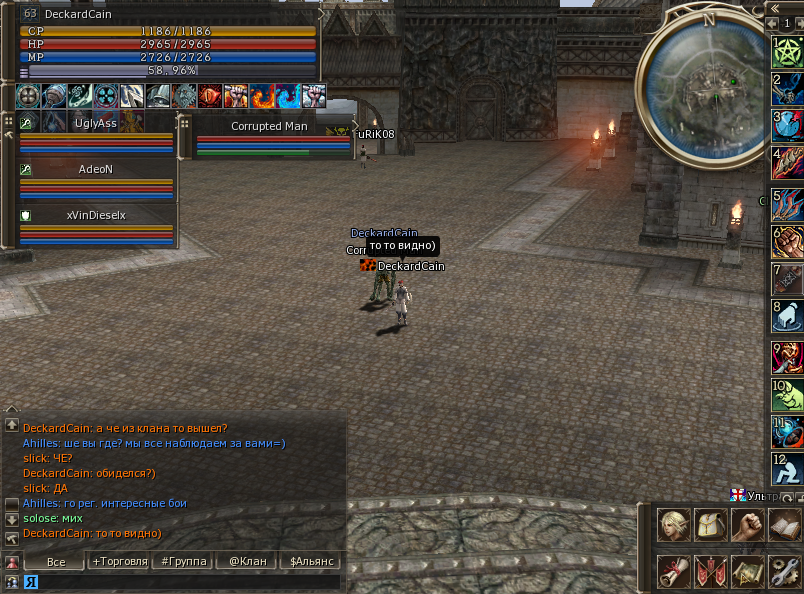The height and width of the screenshot is (594, 804).
Task: Switch chat to the +Торговля tab
Action: pos(119,562)
